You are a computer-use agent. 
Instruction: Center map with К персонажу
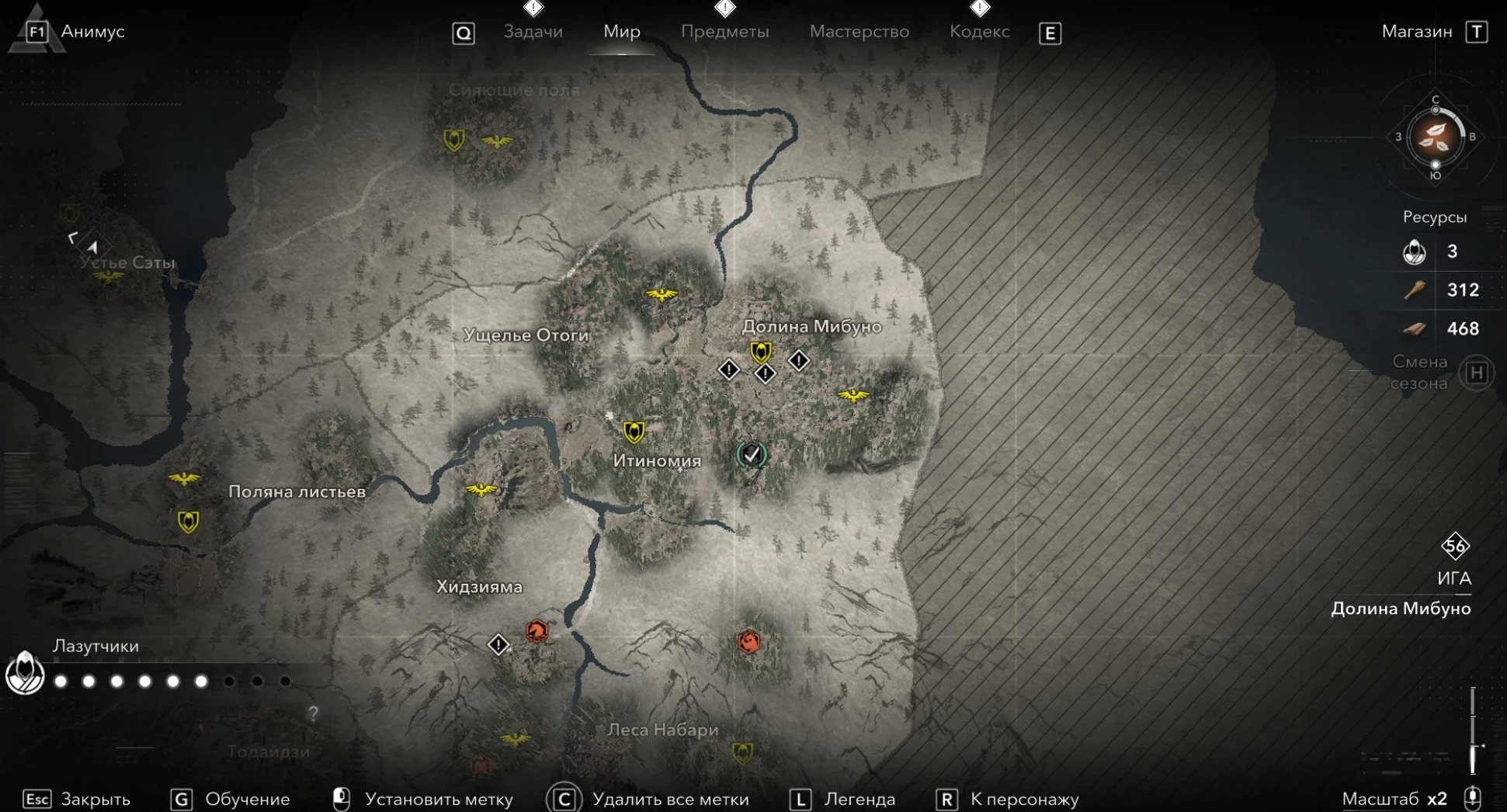point(1024,799)
